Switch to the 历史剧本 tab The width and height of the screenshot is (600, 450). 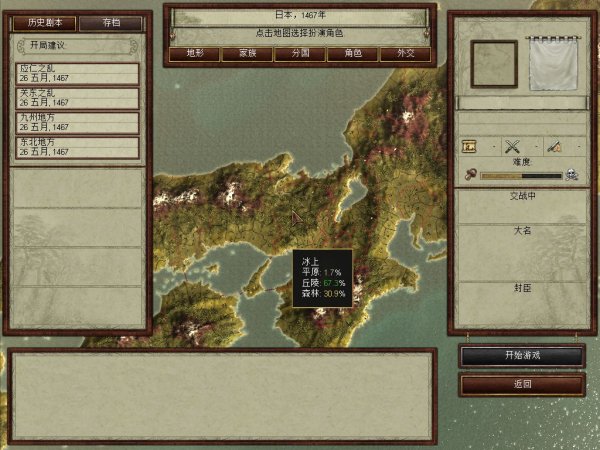pos(45,22)
